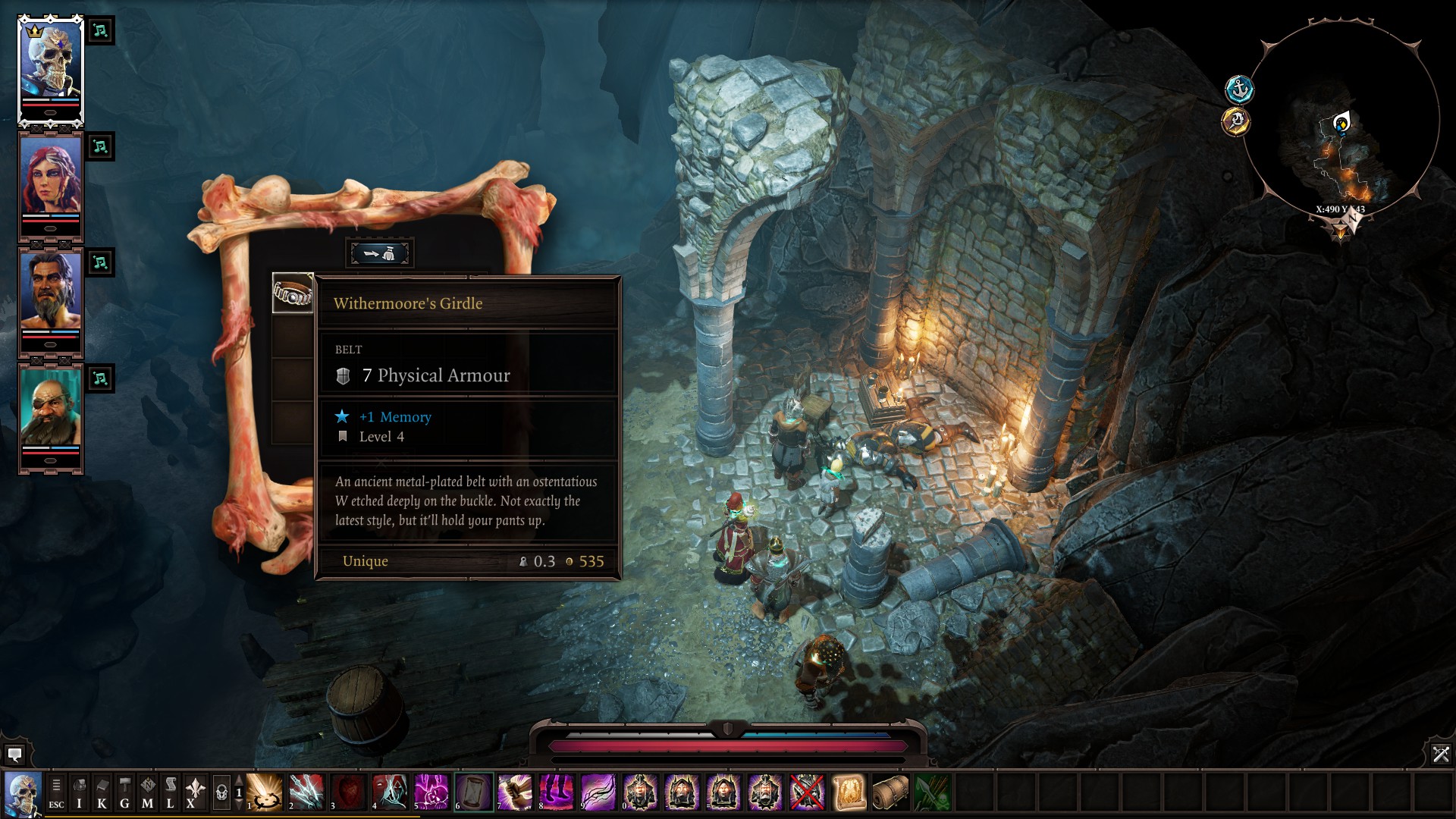
Task: Use the bedroll item on the hotbar
Action: 890,792
